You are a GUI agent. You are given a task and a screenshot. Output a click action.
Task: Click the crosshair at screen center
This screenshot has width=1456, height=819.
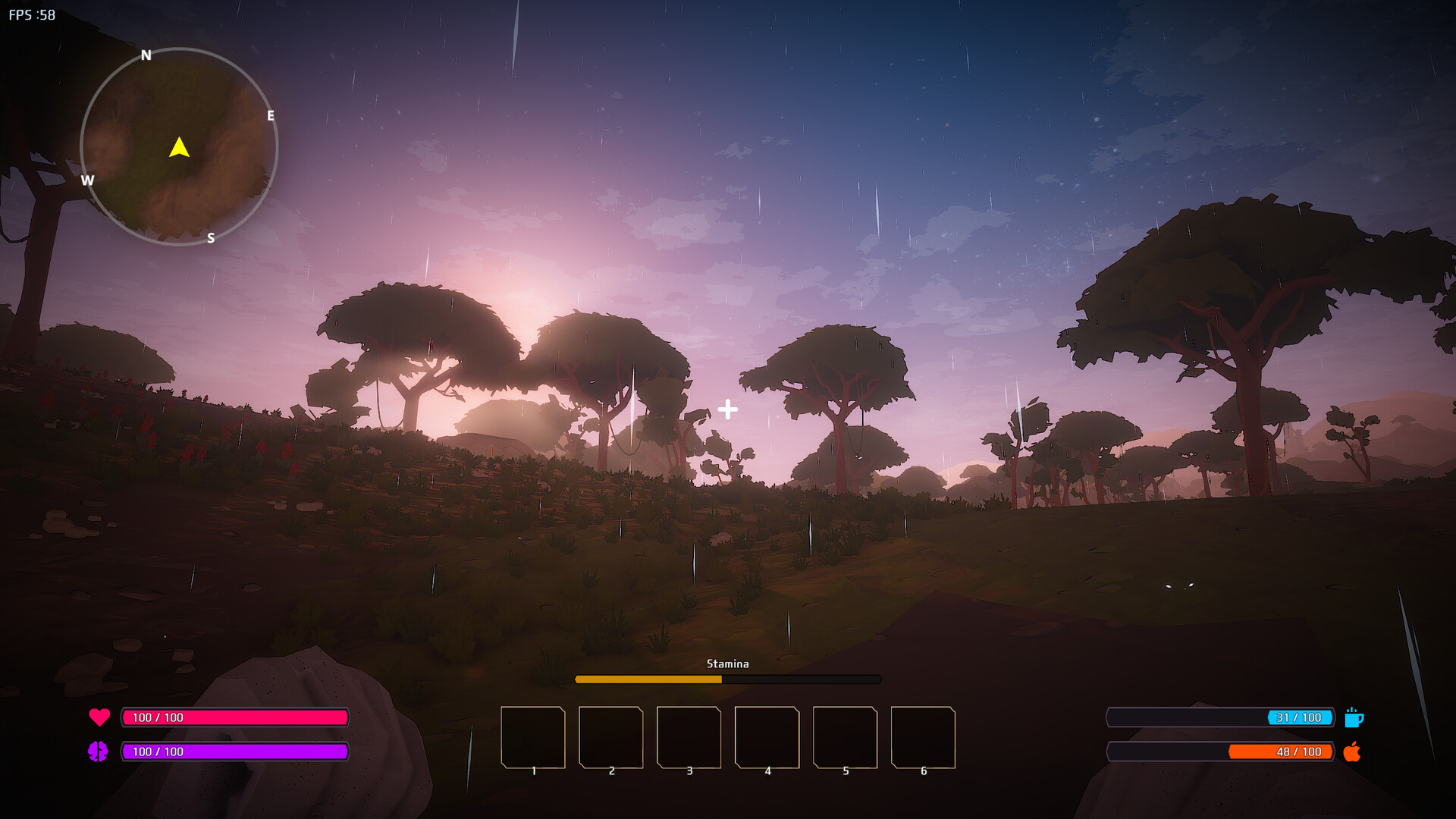[728, 409]
